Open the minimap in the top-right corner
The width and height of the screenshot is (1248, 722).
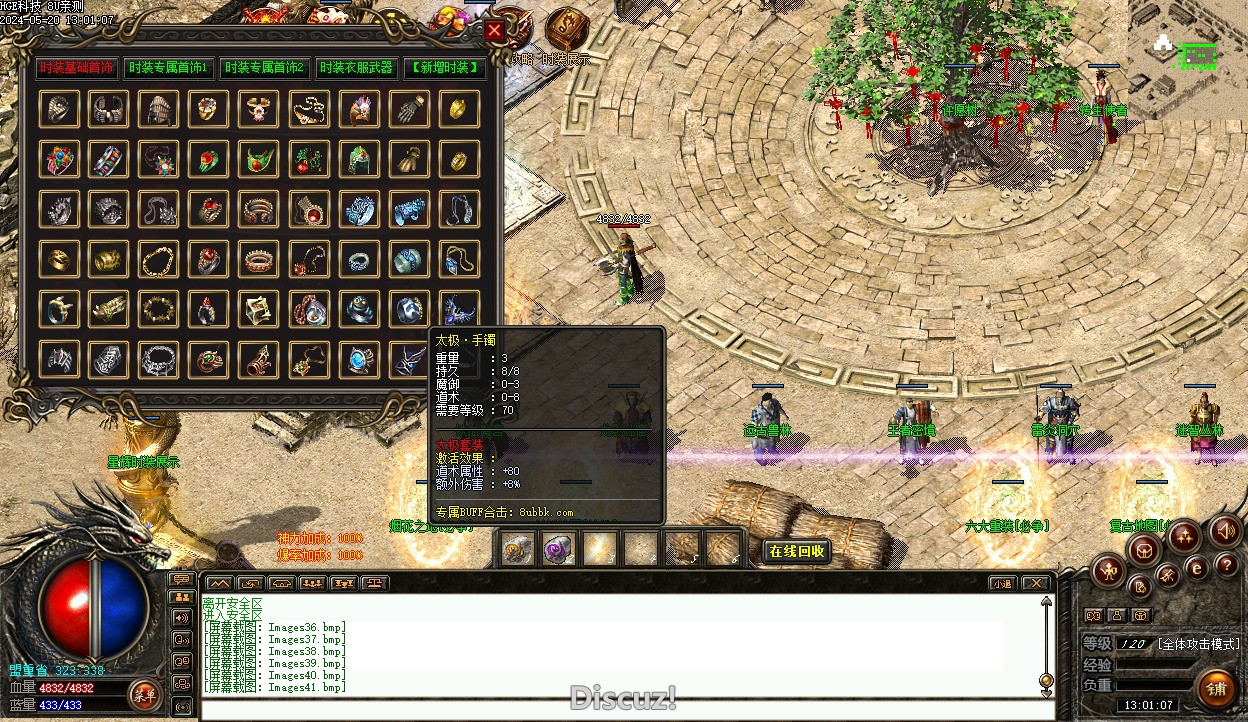[x=1188, y=60]
